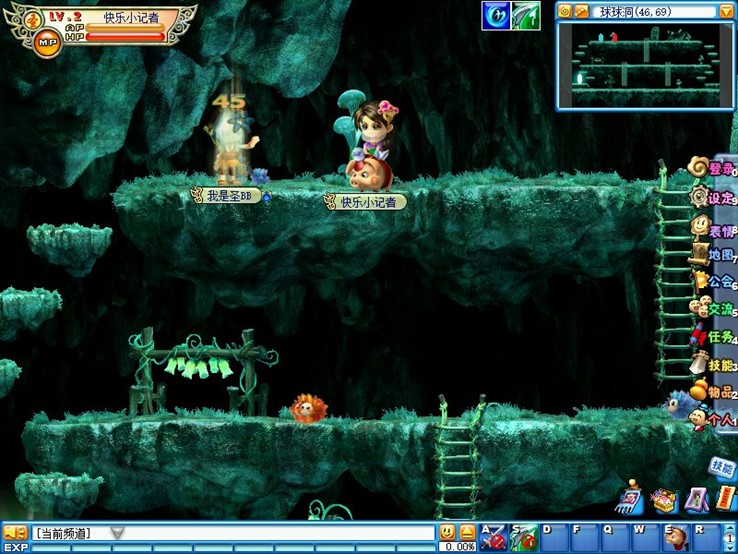
Task: Open the 登录 (login) menu entry
Action: (714, 168)
